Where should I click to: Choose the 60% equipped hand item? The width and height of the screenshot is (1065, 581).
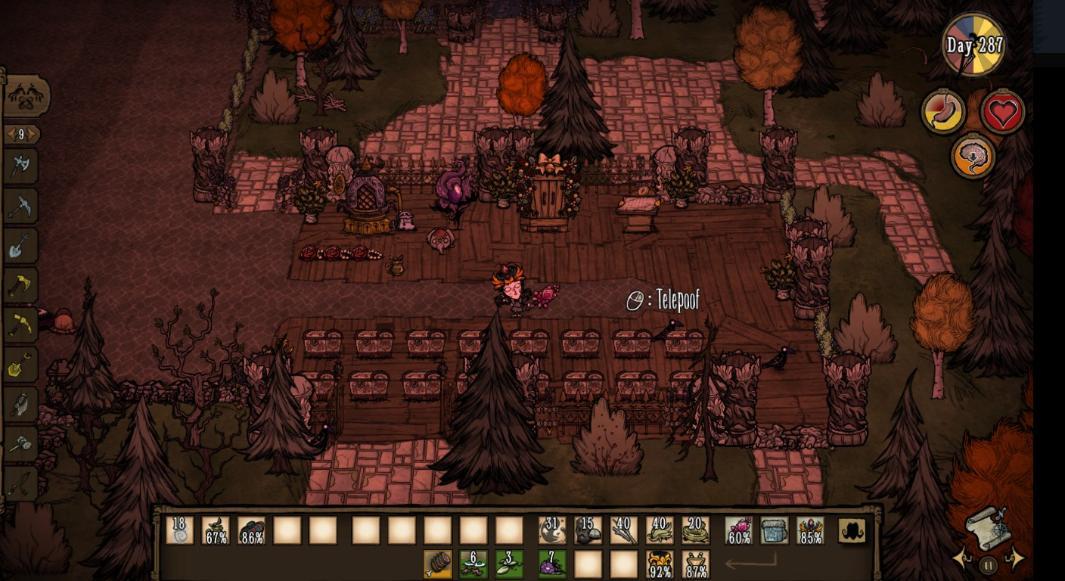(x=738, y=530)
